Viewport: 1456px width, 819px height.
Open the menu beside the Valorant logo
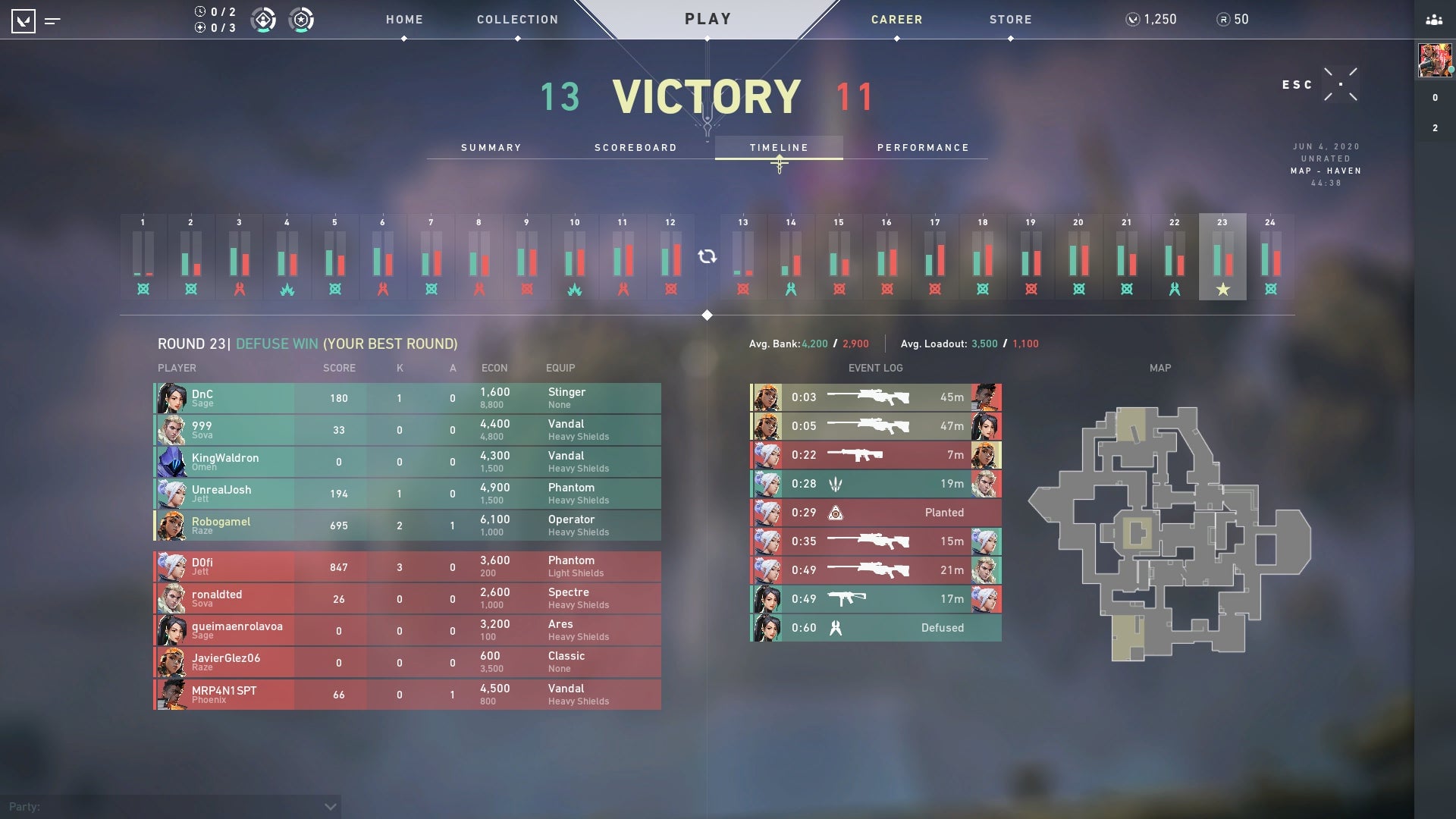52,20
